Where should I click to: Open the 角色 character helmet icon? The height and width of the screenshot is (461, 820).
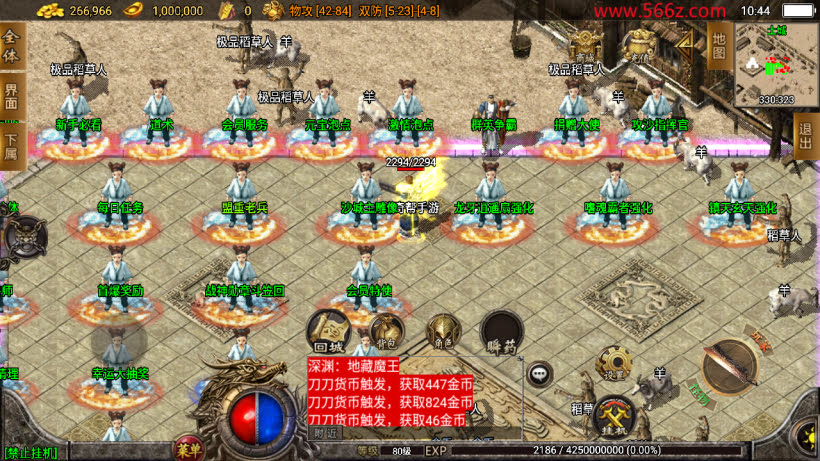click(x=443, y=333)
